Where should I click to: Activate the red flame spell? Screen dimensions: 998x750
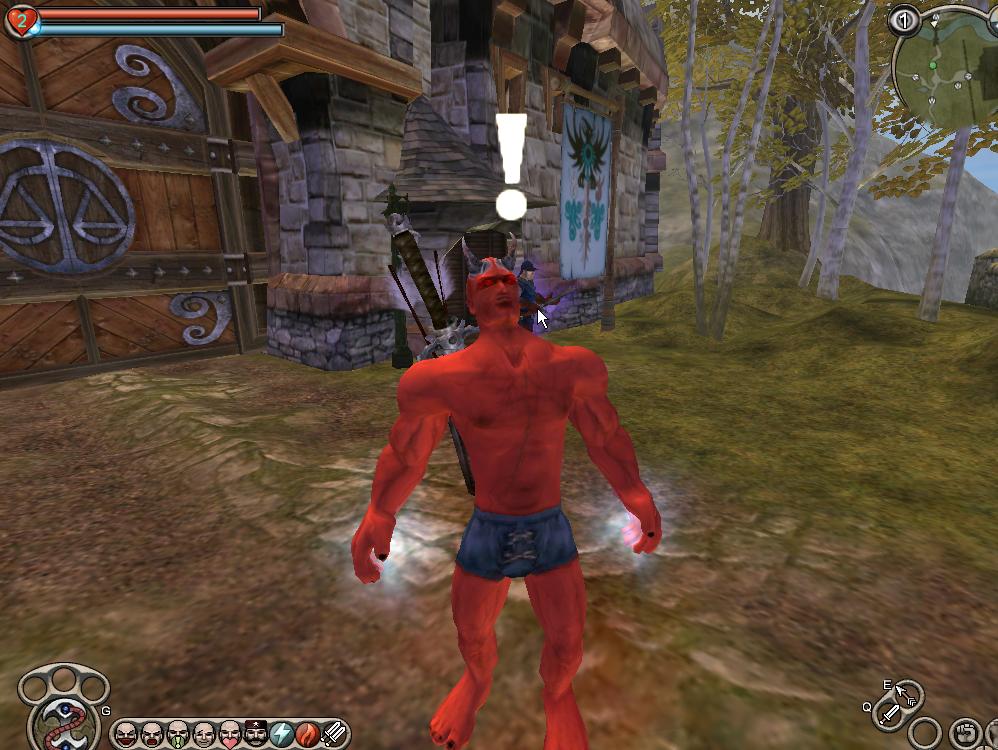coord(308,735)
